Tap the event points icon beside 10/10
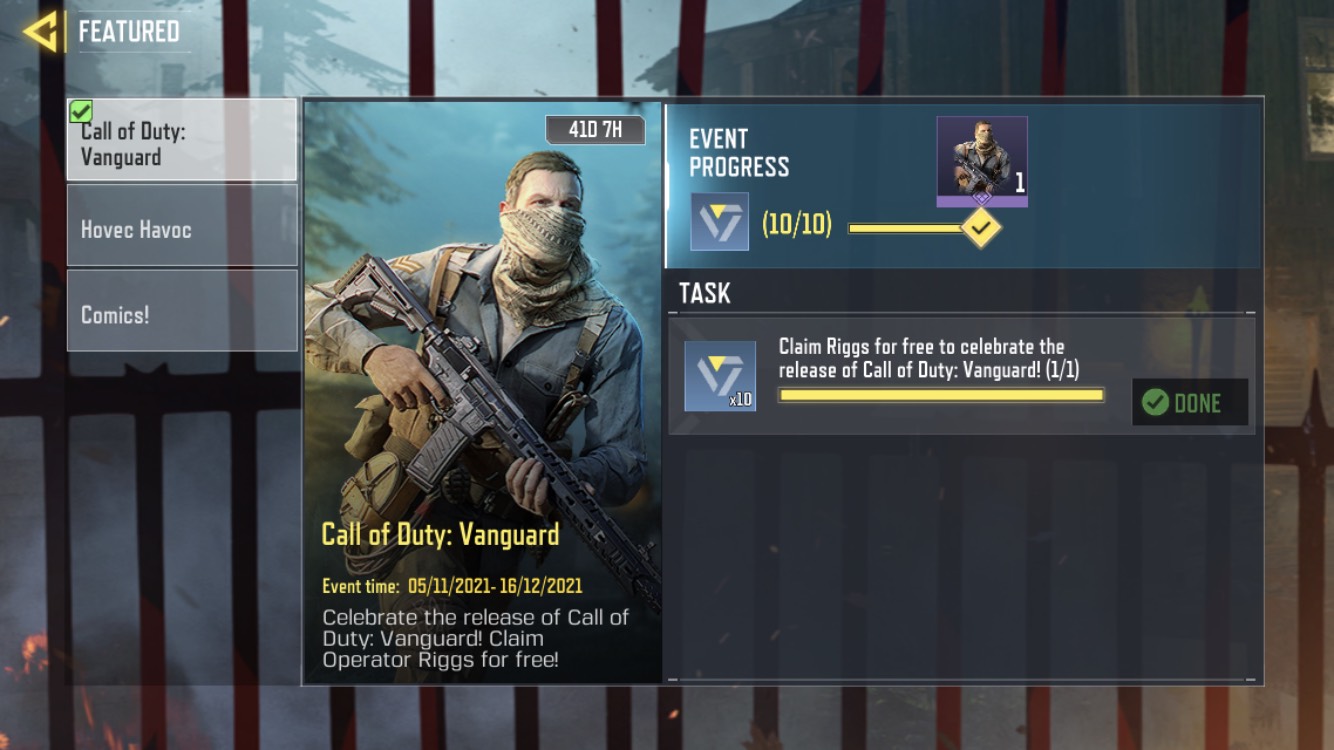This screenshot has height=750, width=1334. pos(719,222)
